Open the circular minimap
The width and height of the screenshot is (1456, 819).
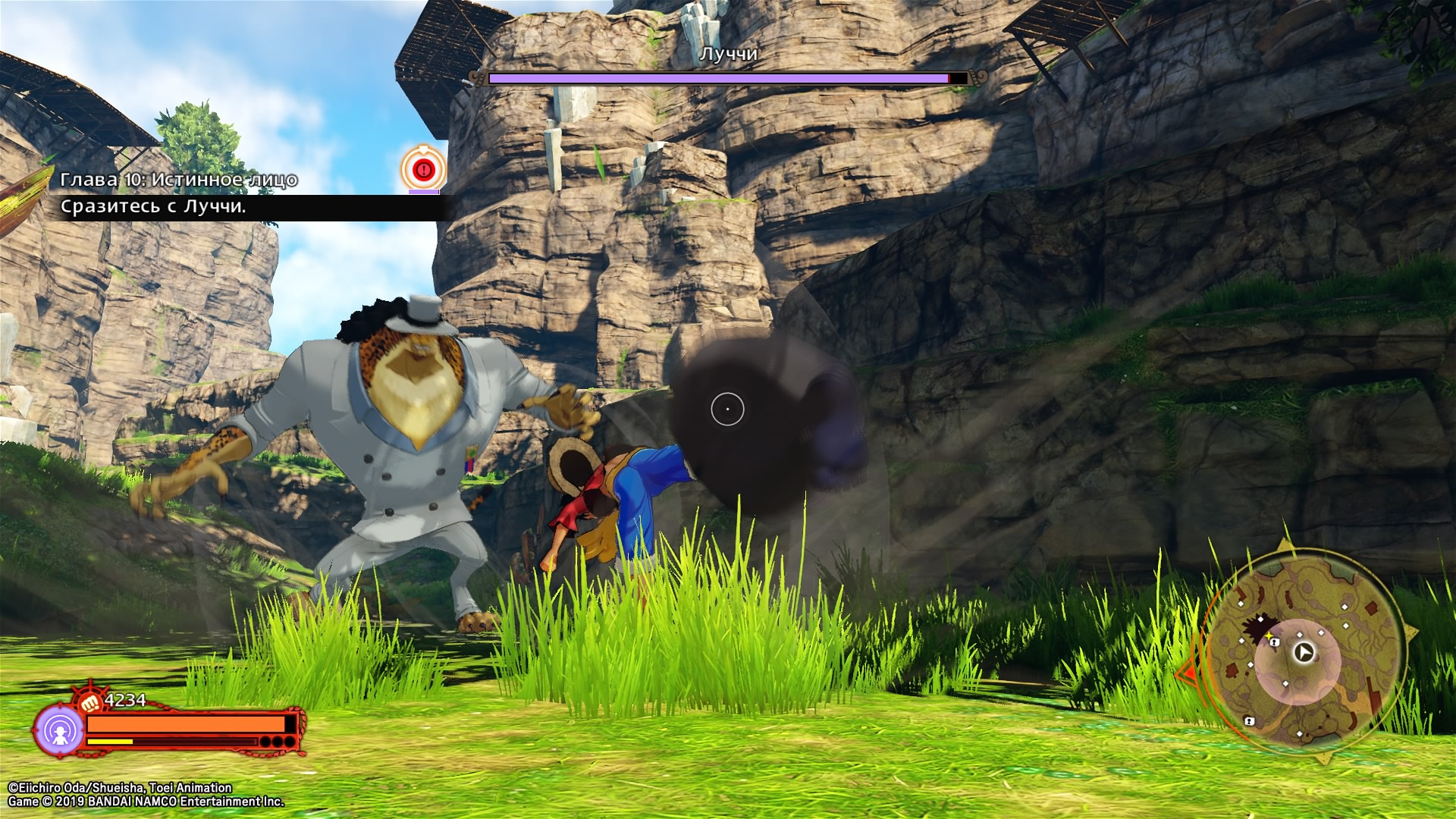(1301, 654)
